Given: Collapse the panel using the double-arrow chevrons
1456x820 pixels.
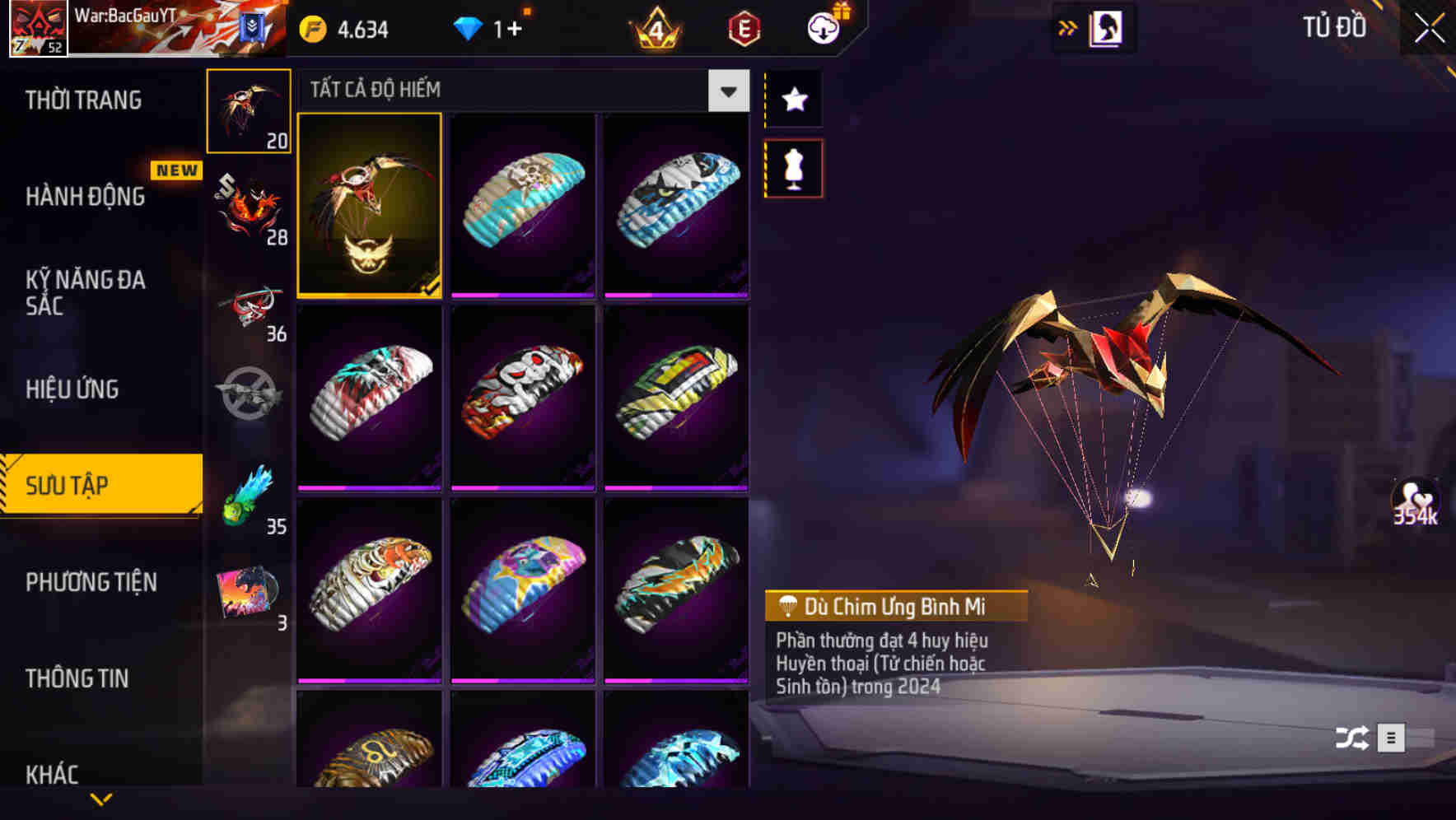Looking at the screenshot, I should coord(1066,27).
